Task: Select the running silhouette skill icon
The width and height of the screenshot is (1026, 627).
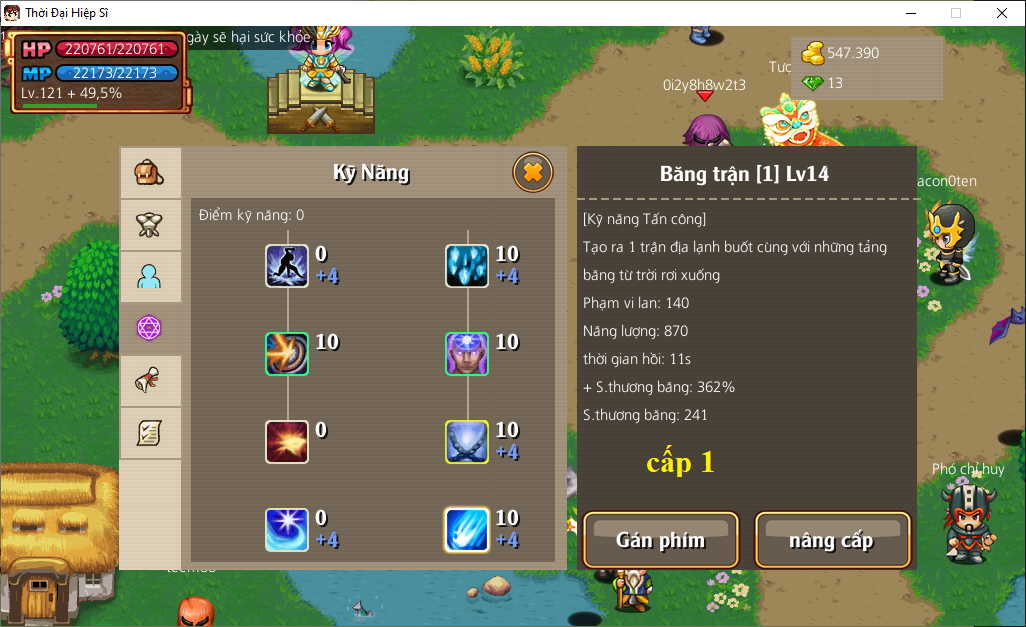Action: (x=287, y=266)
